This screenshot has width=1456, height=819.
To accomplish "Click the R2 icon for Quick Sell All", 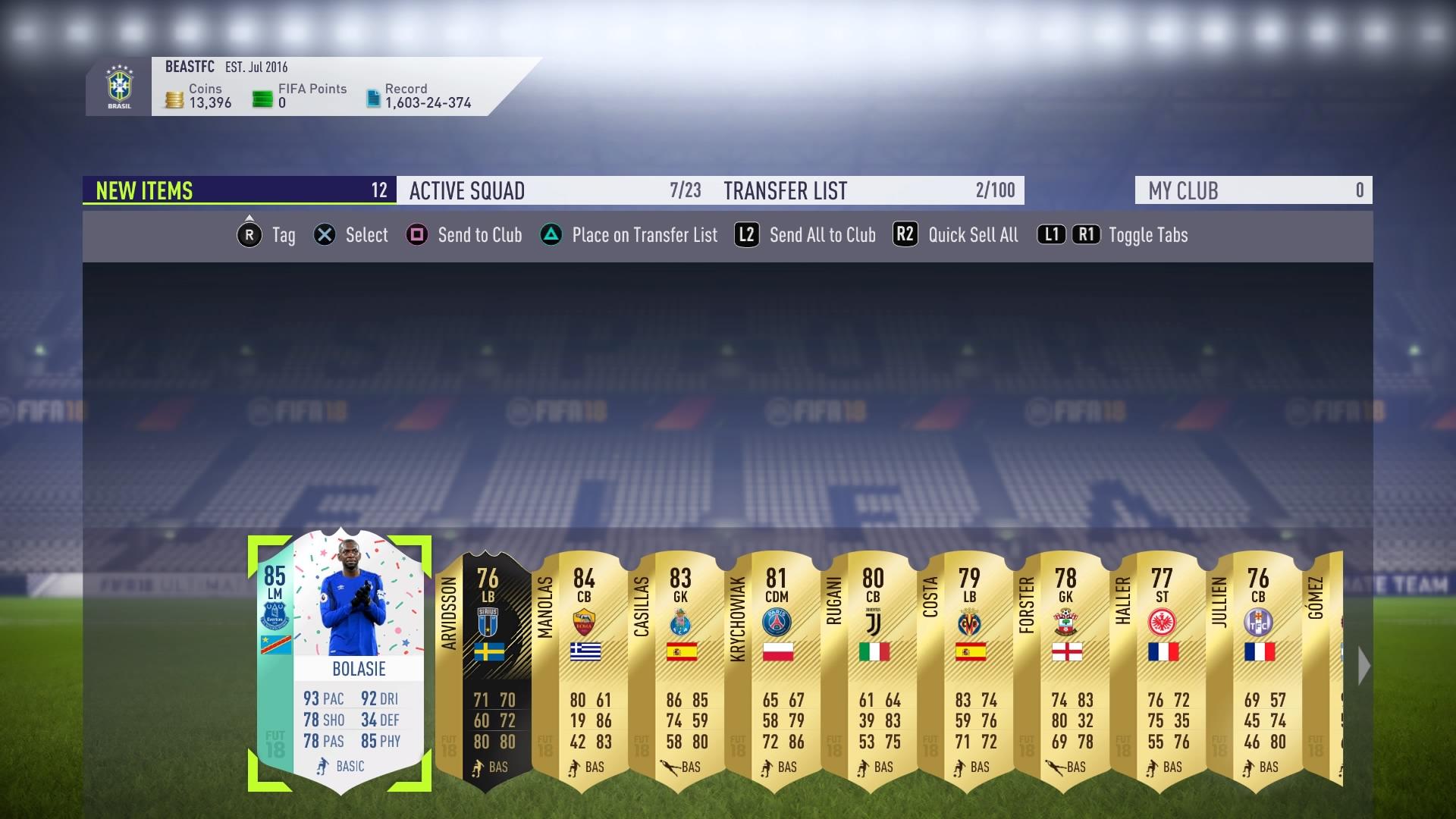I will (x=904, y=236).
